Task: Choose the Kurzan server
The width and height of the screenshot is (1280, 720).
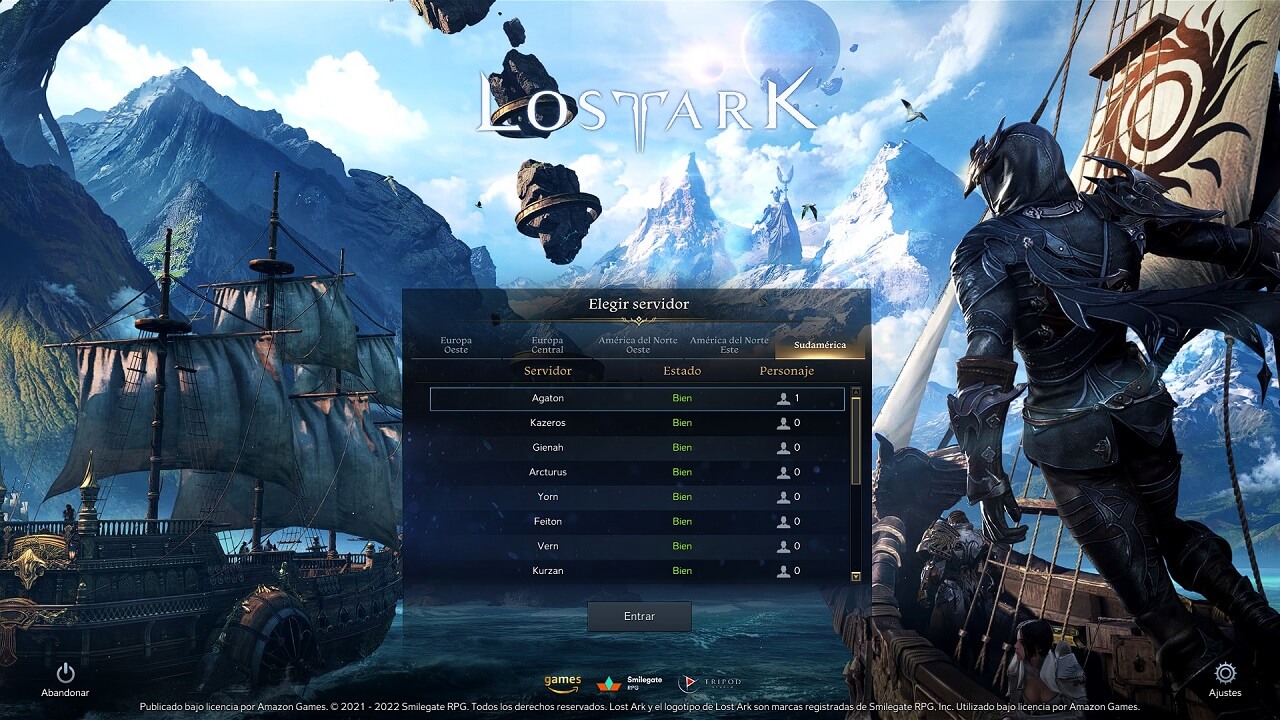Action: [x=637, y=571]
